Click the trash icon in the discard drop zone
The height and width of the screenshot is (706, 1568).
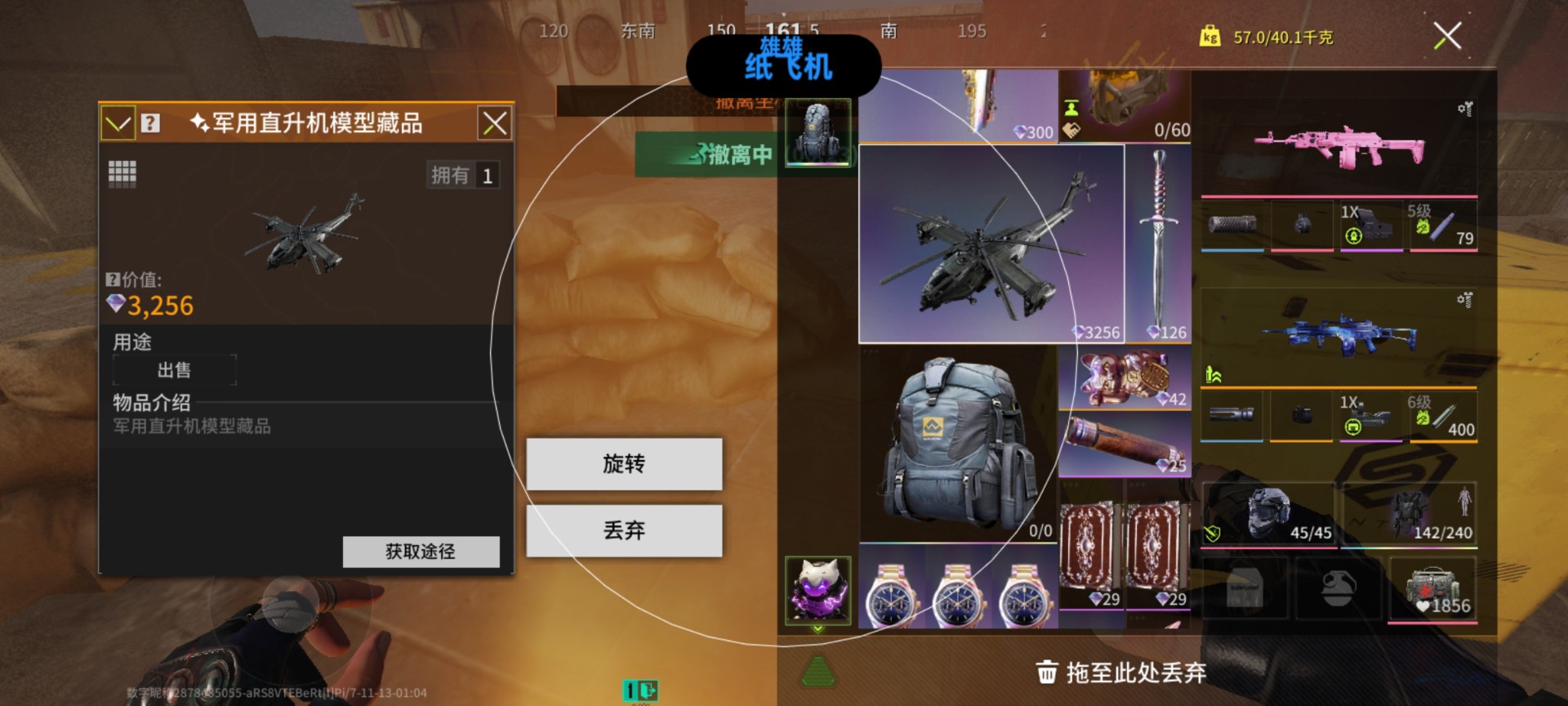point(1048,672)
